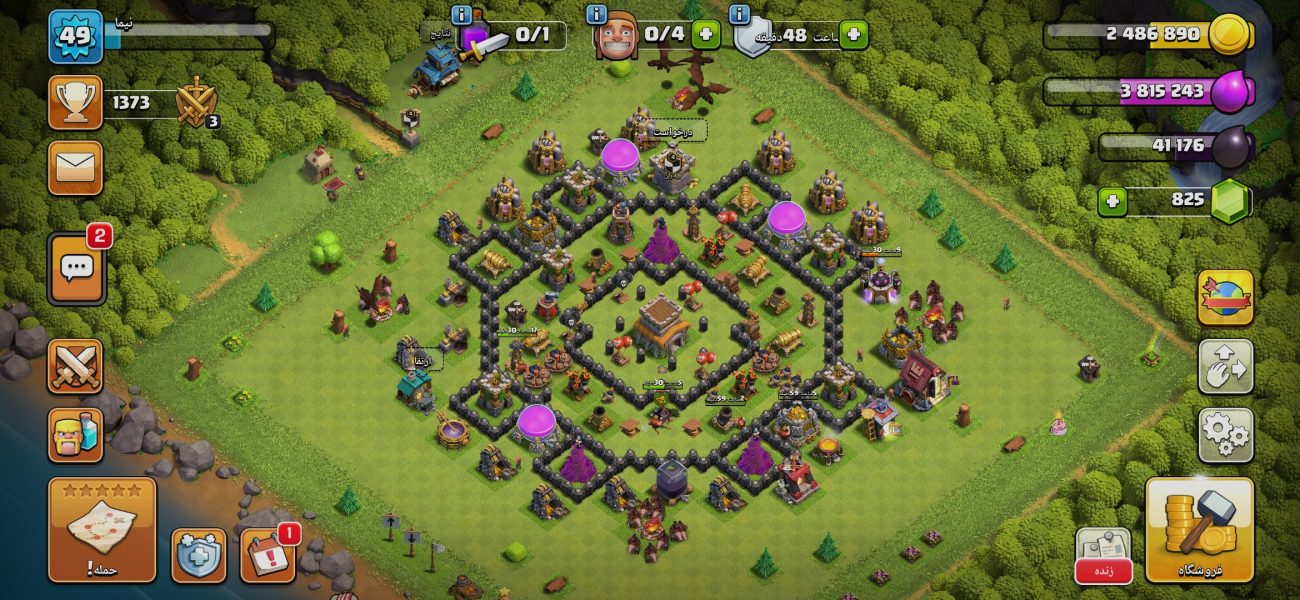The width and height of the screenshot is (1300, 600).
Task: Tap the plus button beside the shield timer
Action: [853, 35]
